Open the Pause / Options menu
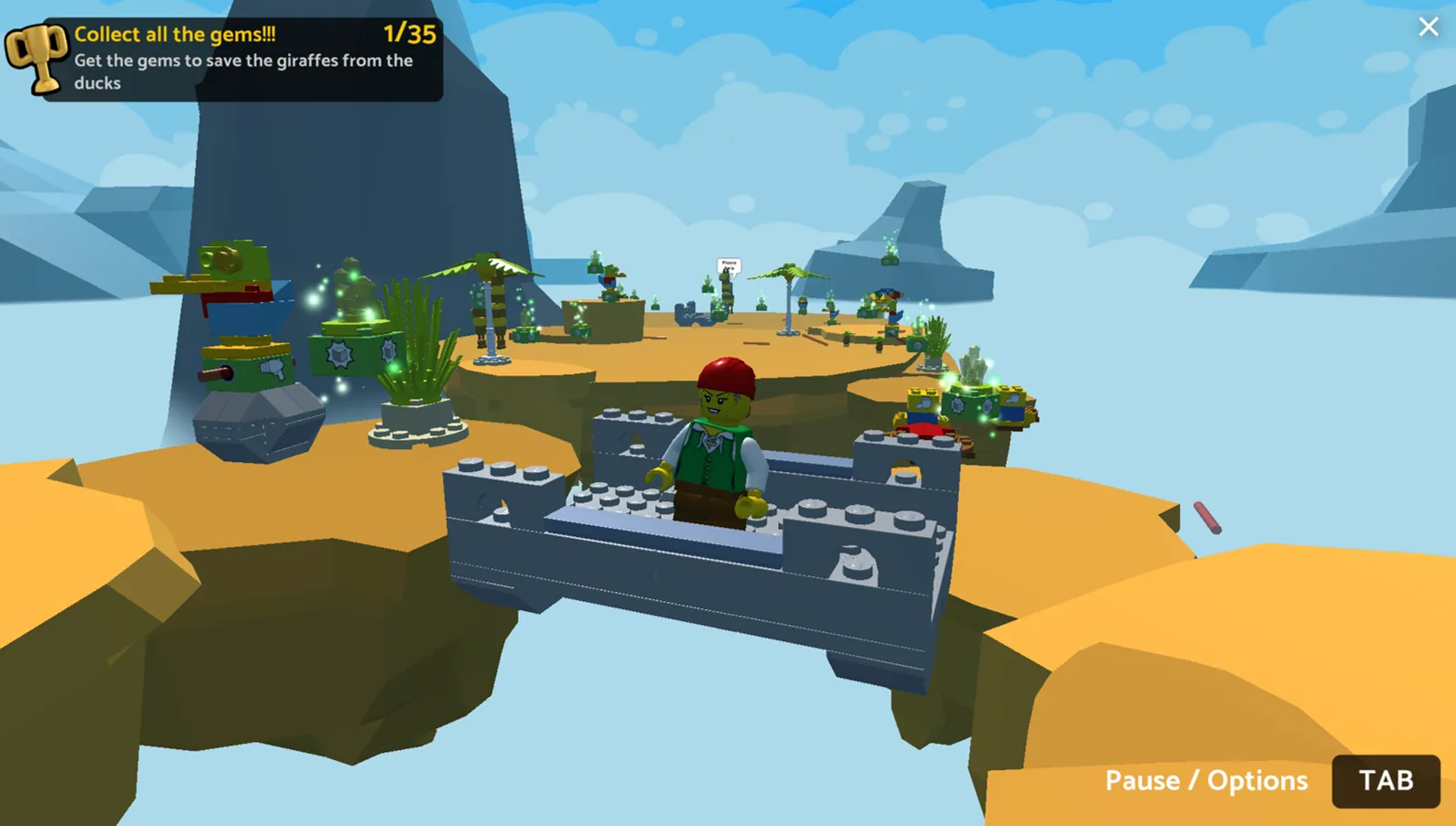Image resolution: width=1456 pixels, height=826 pixels. [1385, 780]
